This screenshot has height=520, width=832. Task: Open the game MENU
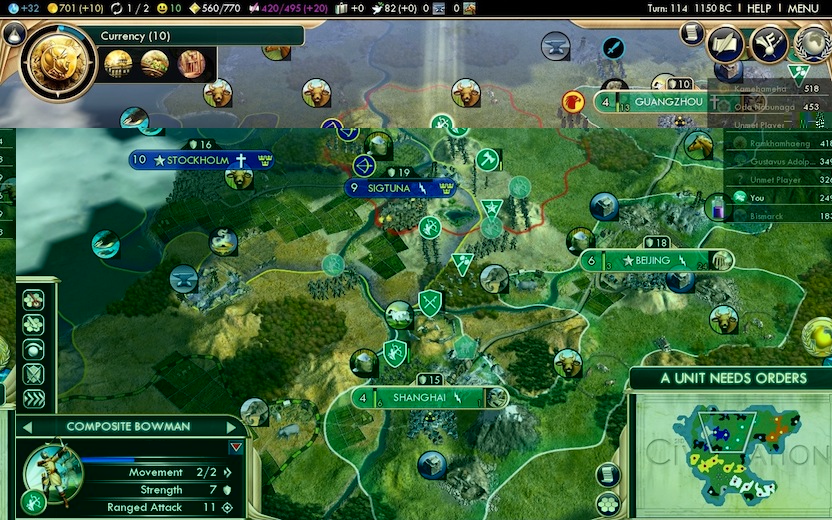click(802, 8)
